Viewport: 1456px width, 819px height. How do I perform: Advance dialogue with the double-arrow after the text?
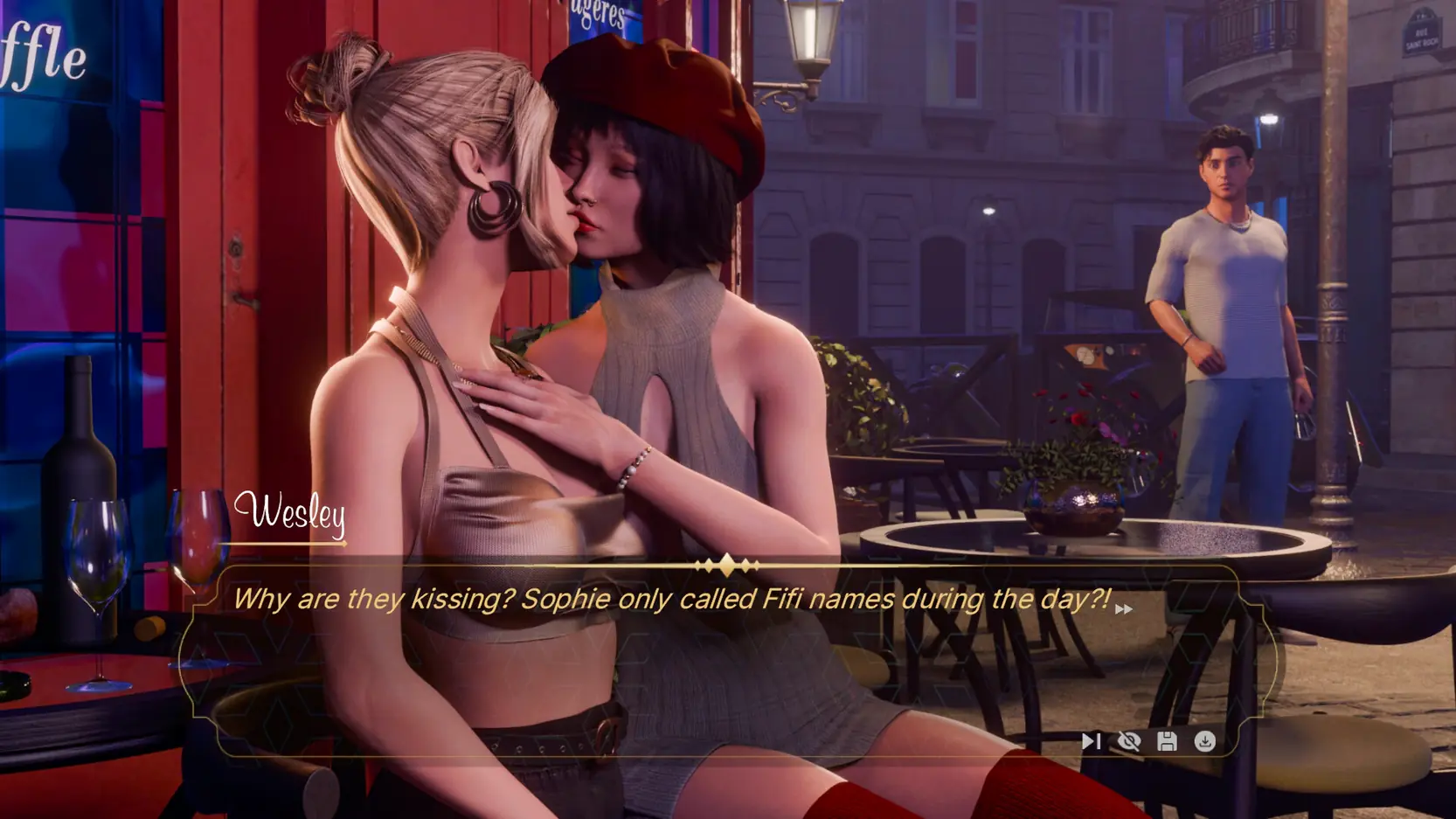click(x=1124, y=609)
